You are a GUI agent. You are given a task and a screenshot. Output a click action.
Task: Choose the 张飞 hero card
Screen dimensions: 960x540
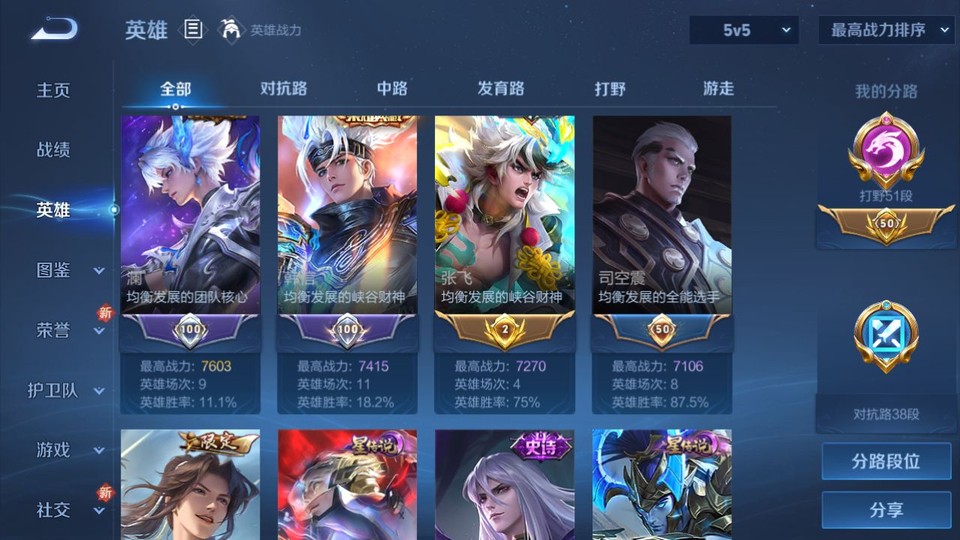[505, 230]
